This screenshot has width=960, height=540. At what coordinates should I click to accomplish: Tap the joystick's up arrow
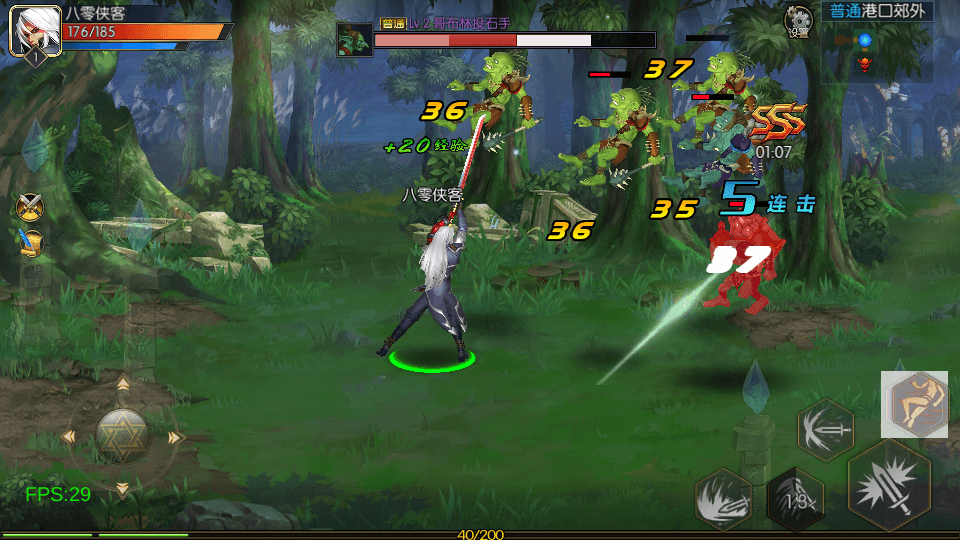click(123, 383)
